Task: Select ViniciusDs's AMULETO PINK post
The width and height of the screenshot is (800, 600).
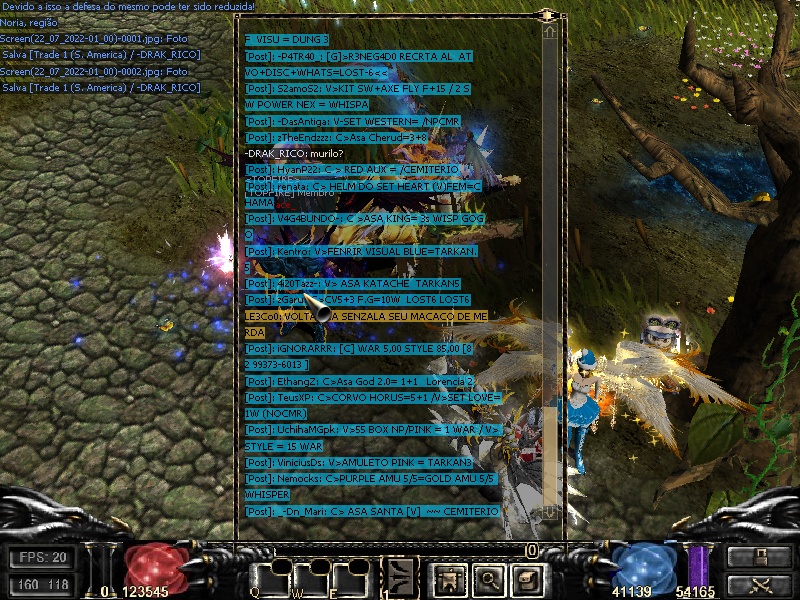Action: tap(358, 462)
